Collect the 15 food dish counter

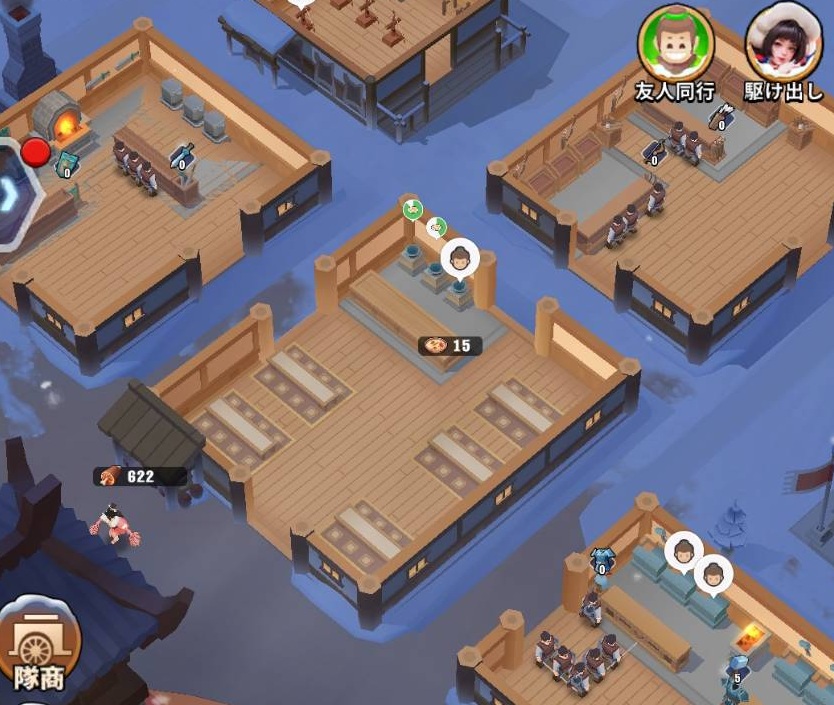(x=450, y=346)
